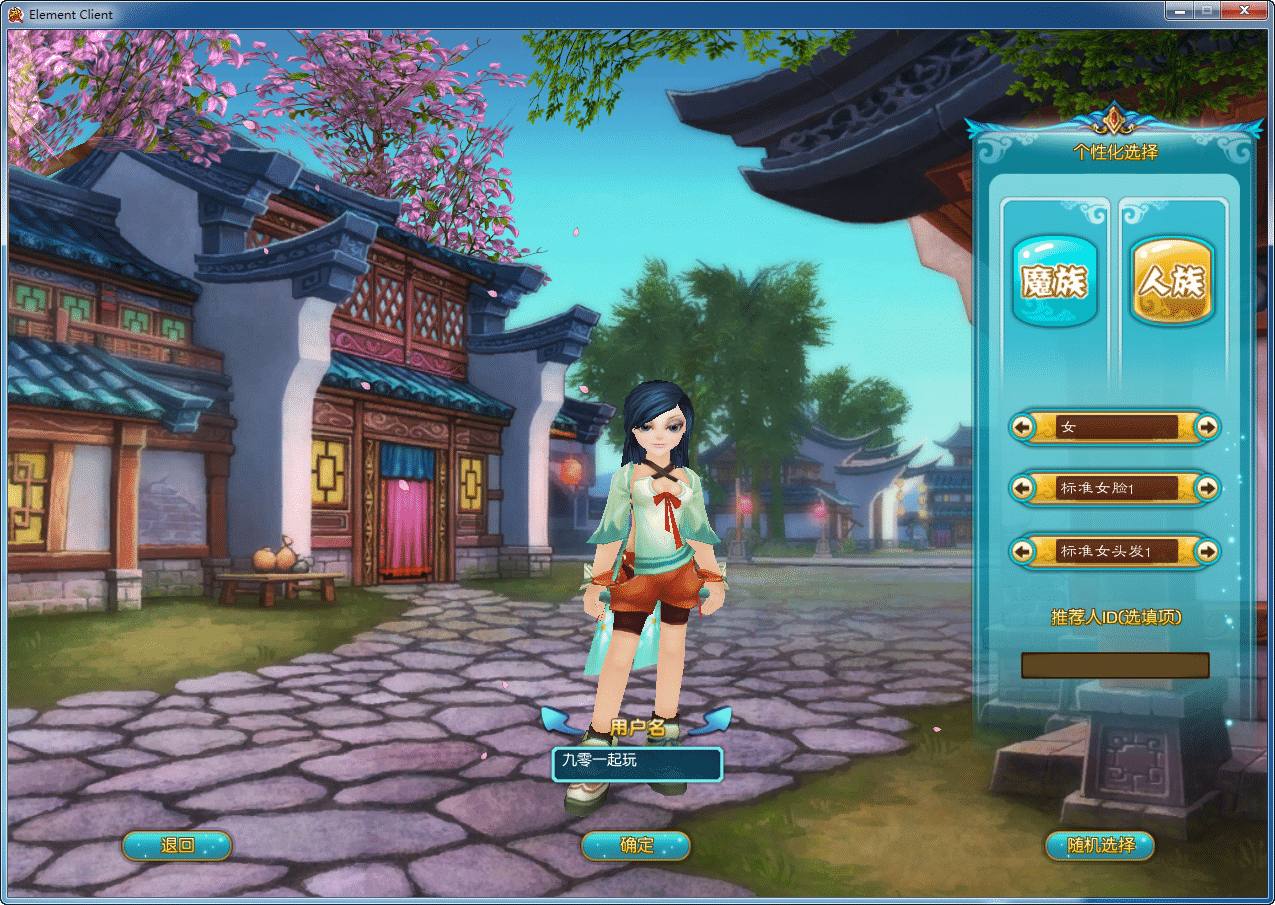Switch to the previous face from 标准女脸1
This screenshot has width=1275, height=905.
coord(1022,488)
